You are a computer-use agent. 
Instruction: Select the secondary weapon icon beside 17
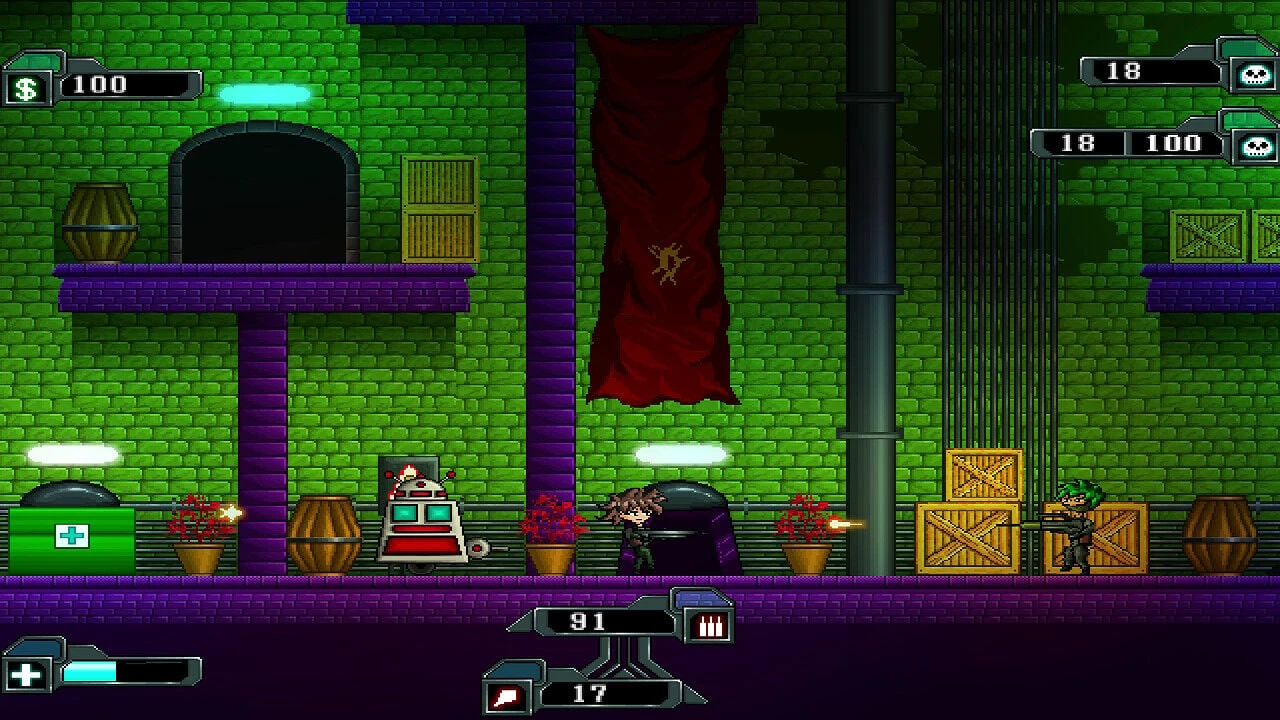[x=504, y=696]
